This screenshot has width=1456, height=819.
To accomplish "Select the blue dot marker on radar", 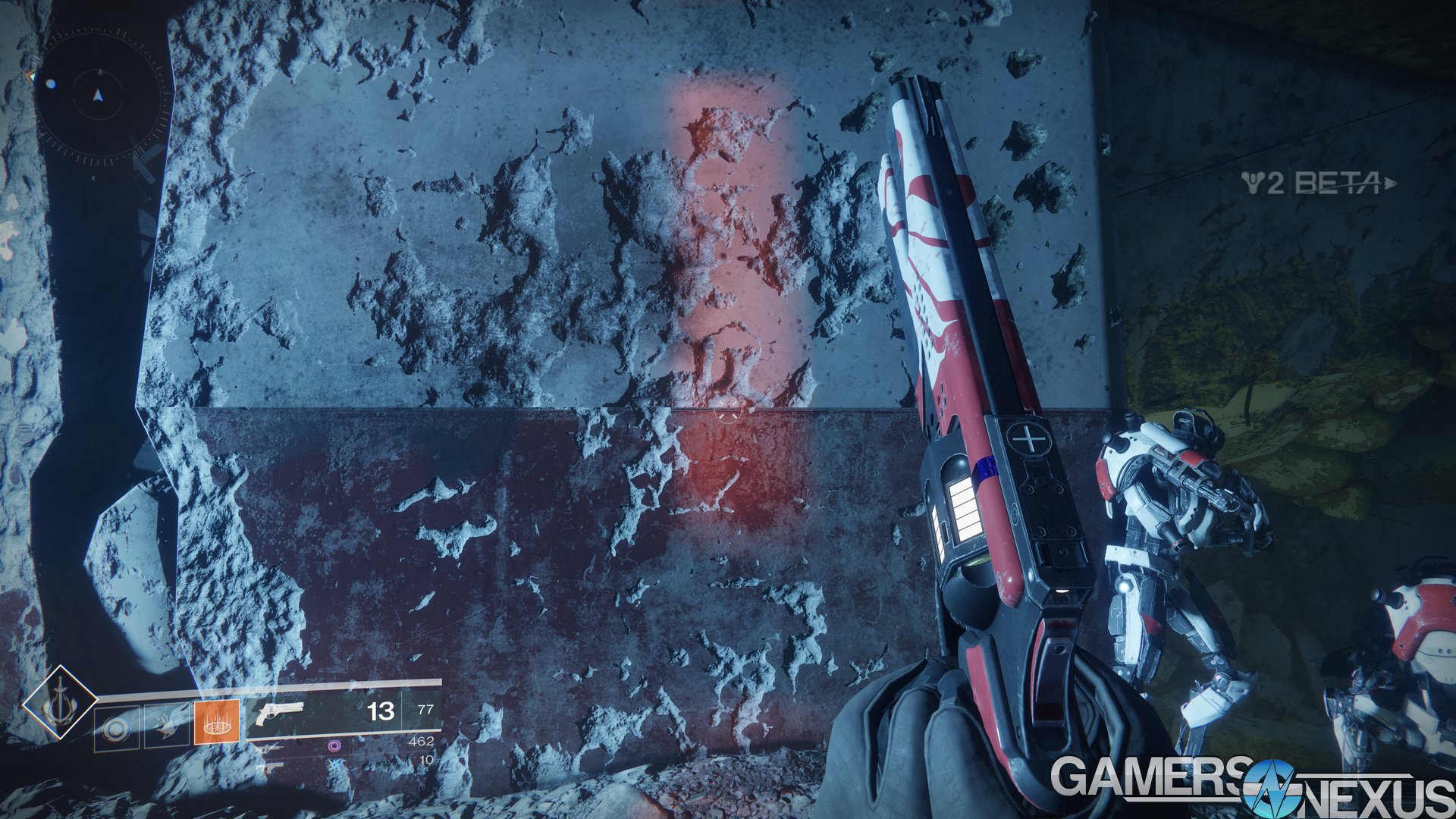I will click(50, 84).
